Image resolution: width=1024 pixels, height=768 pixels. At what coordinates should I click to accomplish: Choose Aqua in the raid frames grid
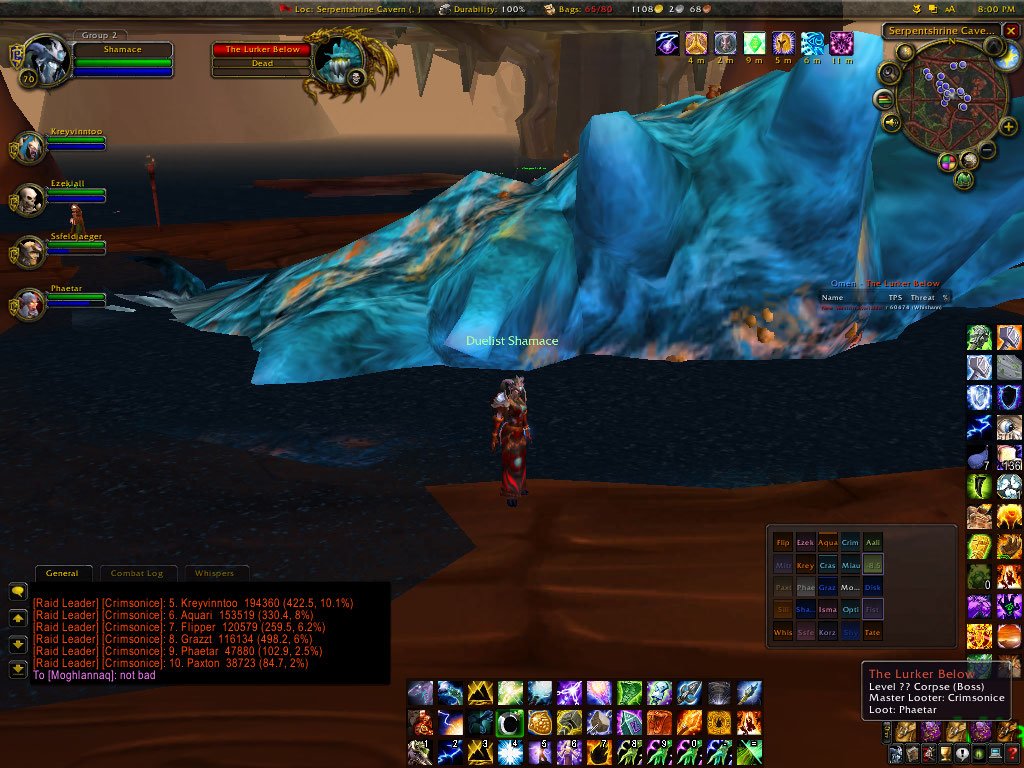(827, 542)
